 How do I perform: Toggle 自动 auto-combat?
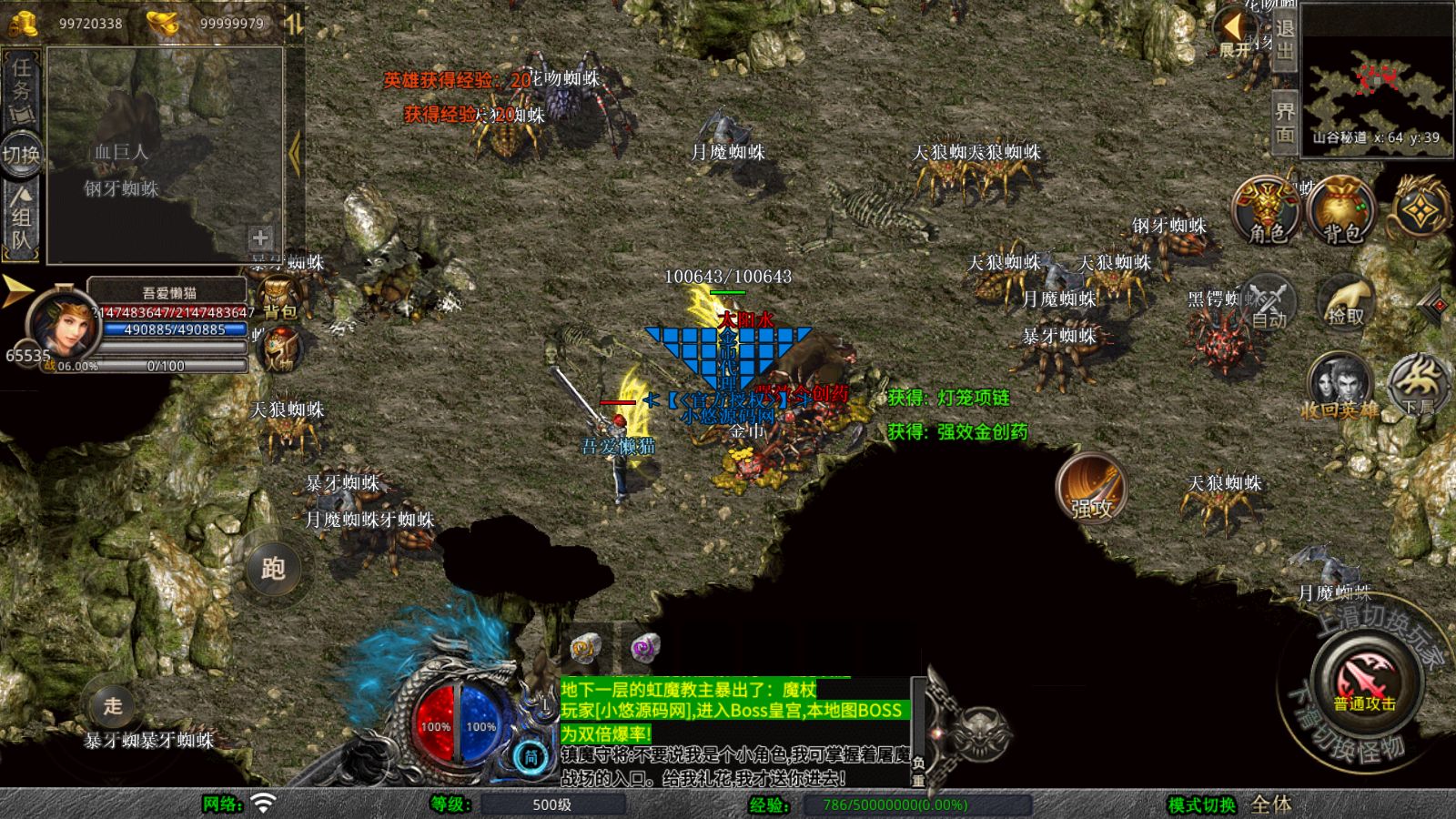point(1267,303)
